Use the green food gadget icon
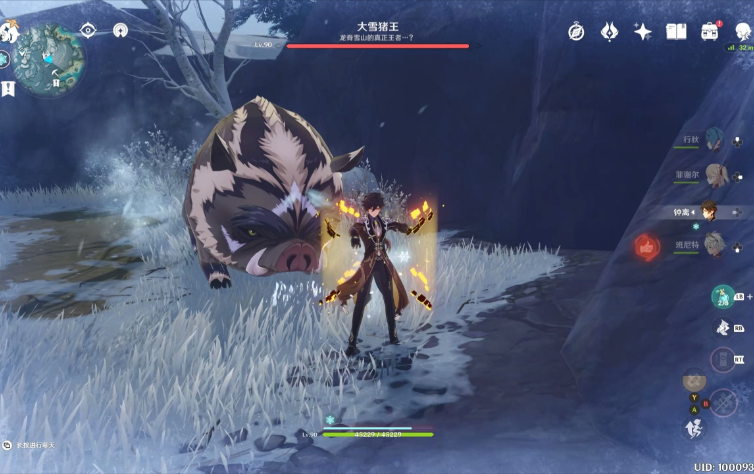The image size is (754, 474). (x=722, y=296)
